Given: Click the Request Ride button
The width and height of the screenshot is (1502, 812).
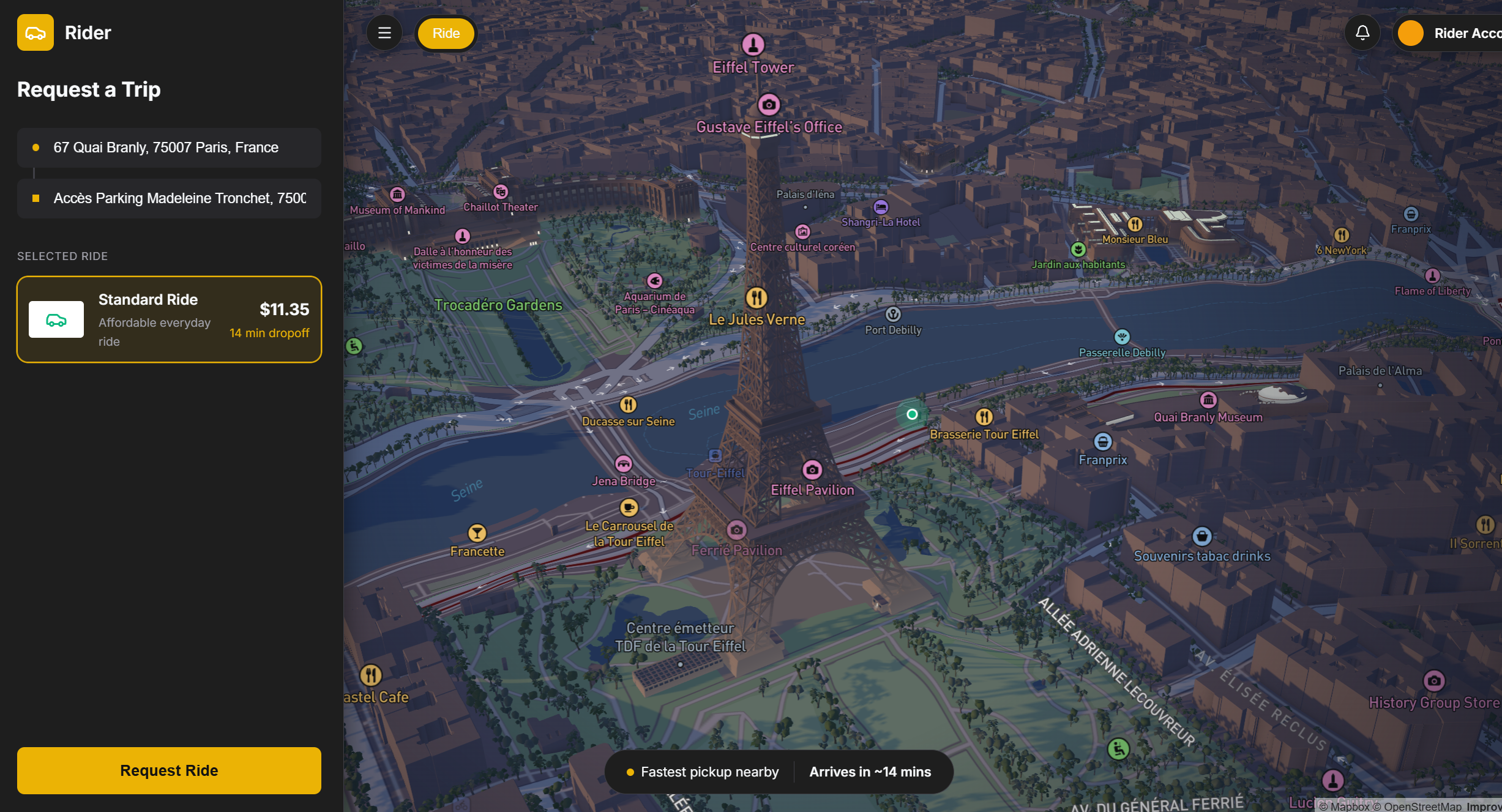Looking at the screenshot, I should pos(169,770).
